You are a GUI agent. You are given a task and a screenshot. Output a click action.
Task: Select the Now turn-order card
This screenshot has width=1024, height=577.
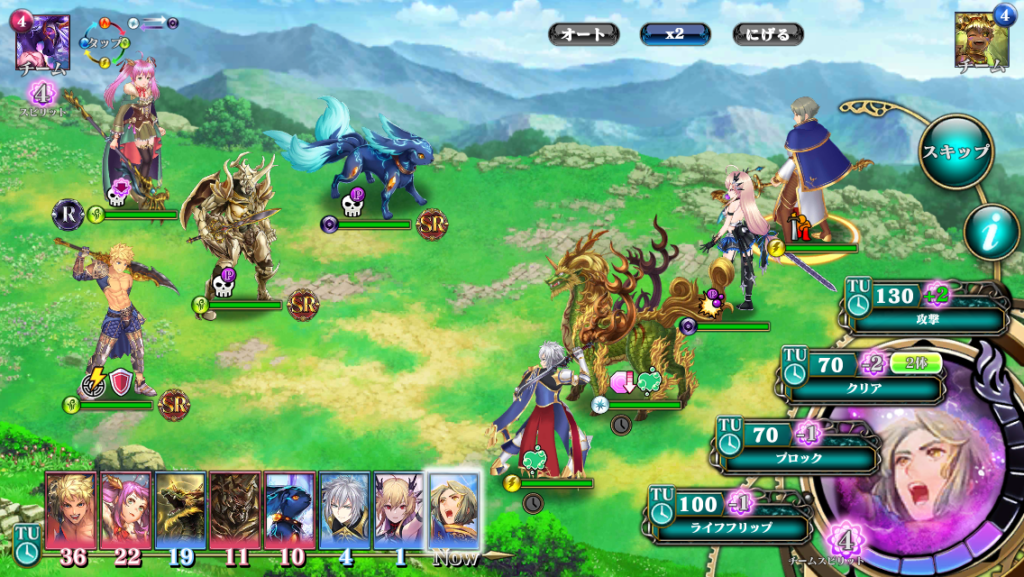pos(454,510)
